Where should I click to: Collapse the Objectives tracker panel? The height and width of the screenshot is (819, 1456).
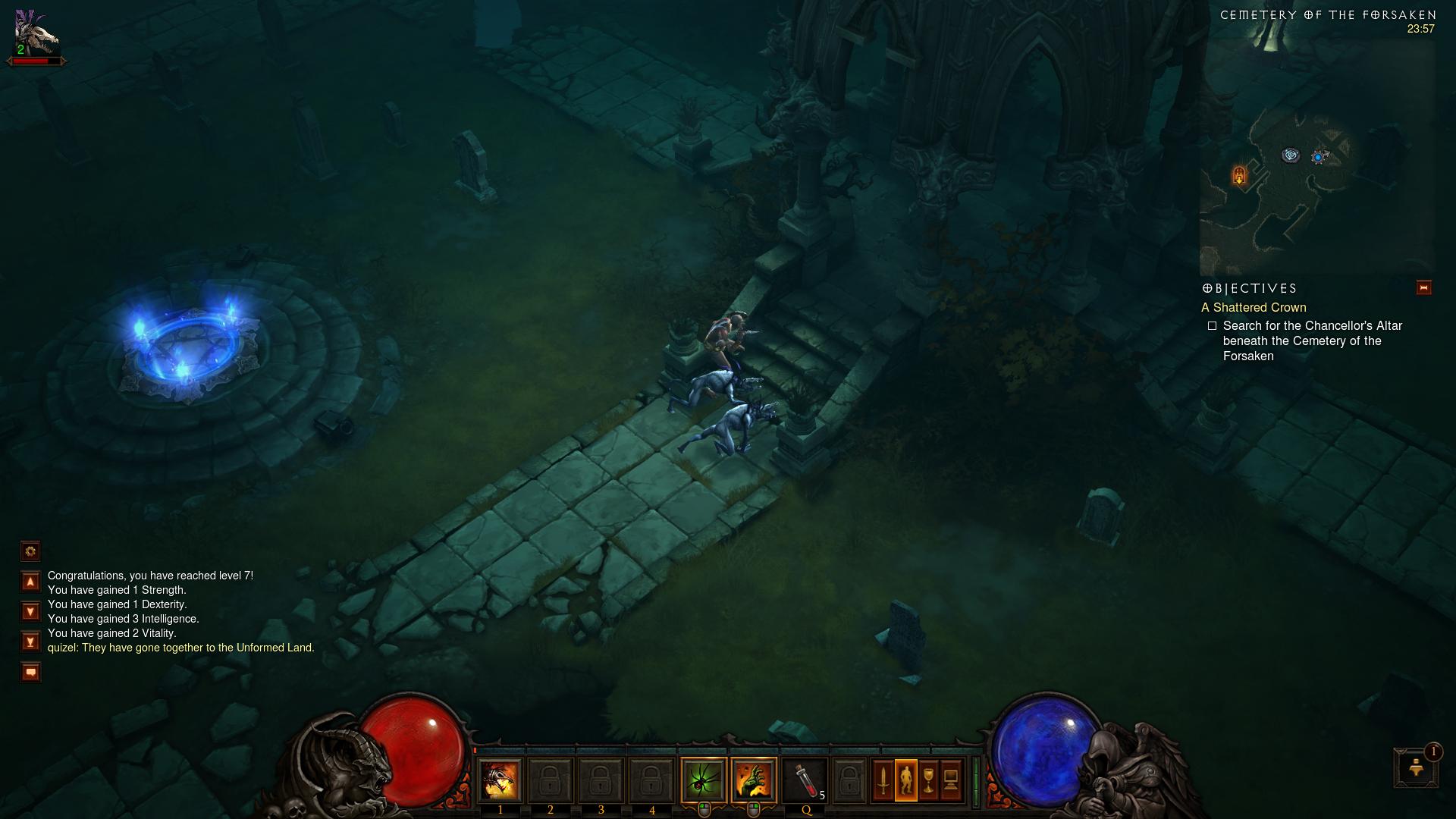point(1423,288)
